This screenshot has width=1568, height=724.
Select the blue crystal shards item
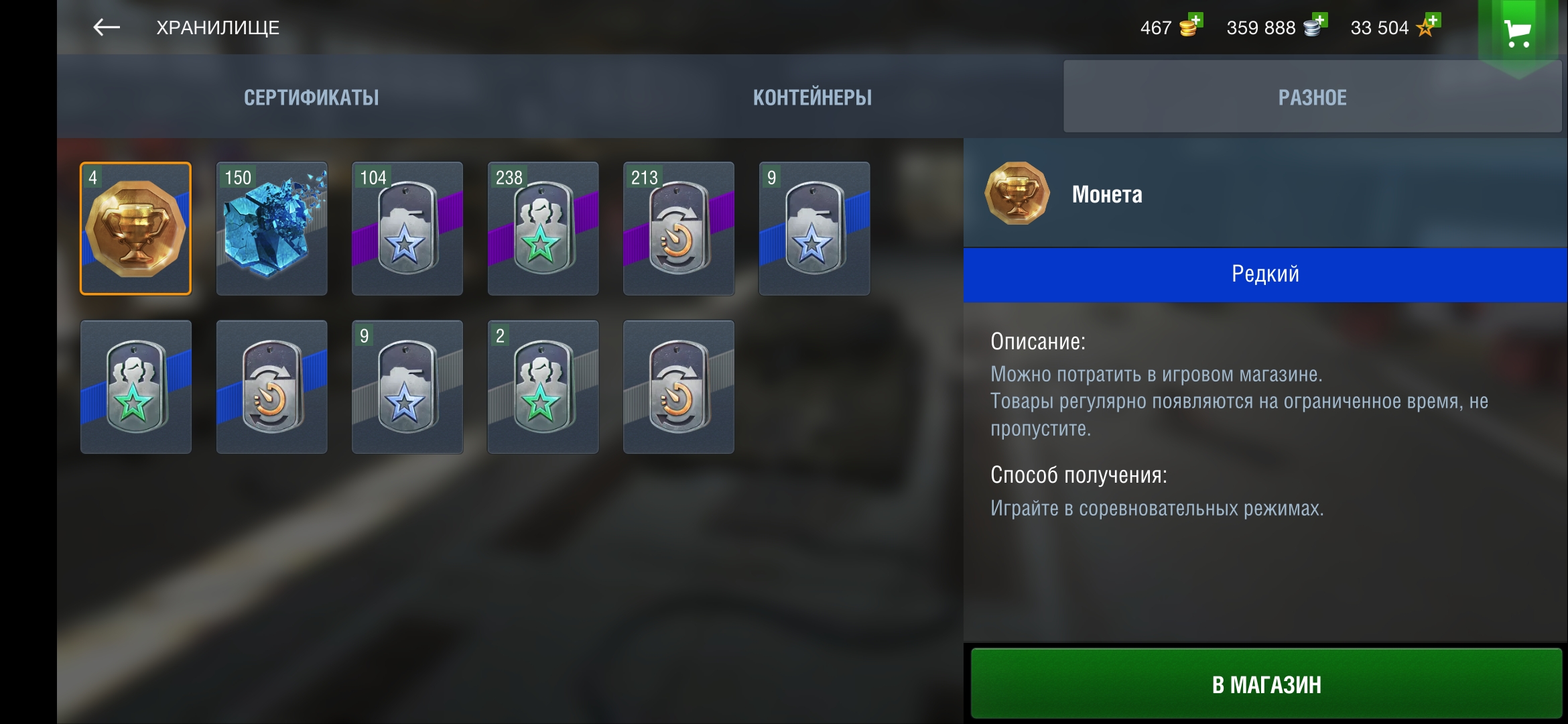[272, 229]
